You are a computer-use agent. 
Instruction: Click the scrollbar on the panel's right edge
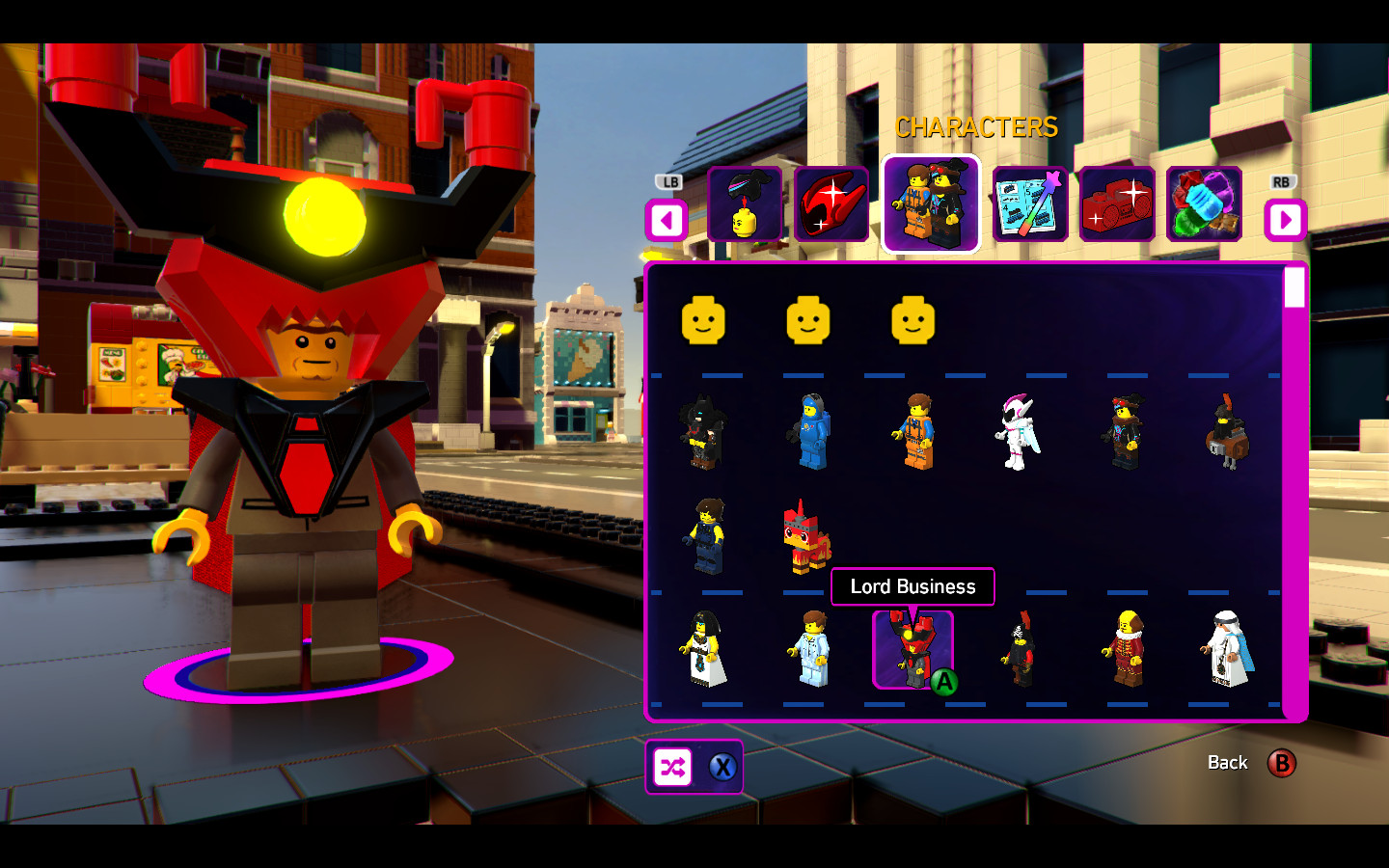point(1294,289)
